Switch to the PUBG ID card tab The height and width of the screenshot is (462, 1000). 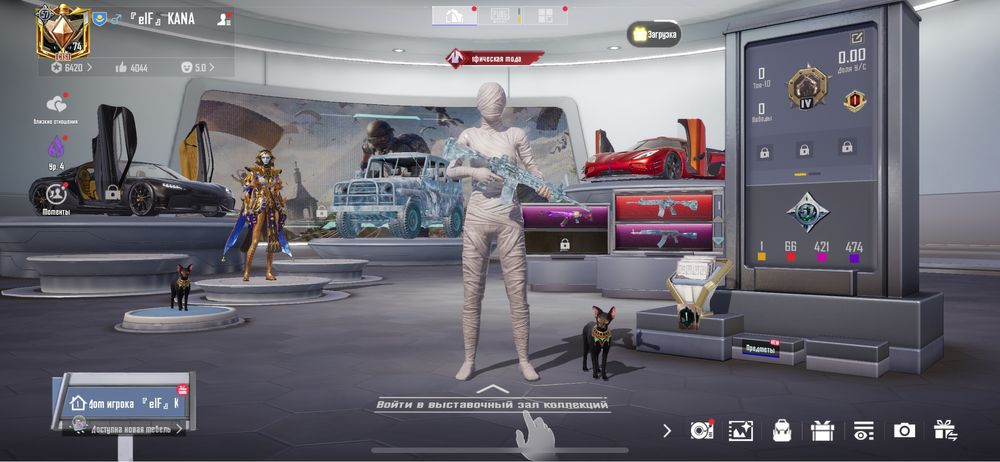pos(499,16)
